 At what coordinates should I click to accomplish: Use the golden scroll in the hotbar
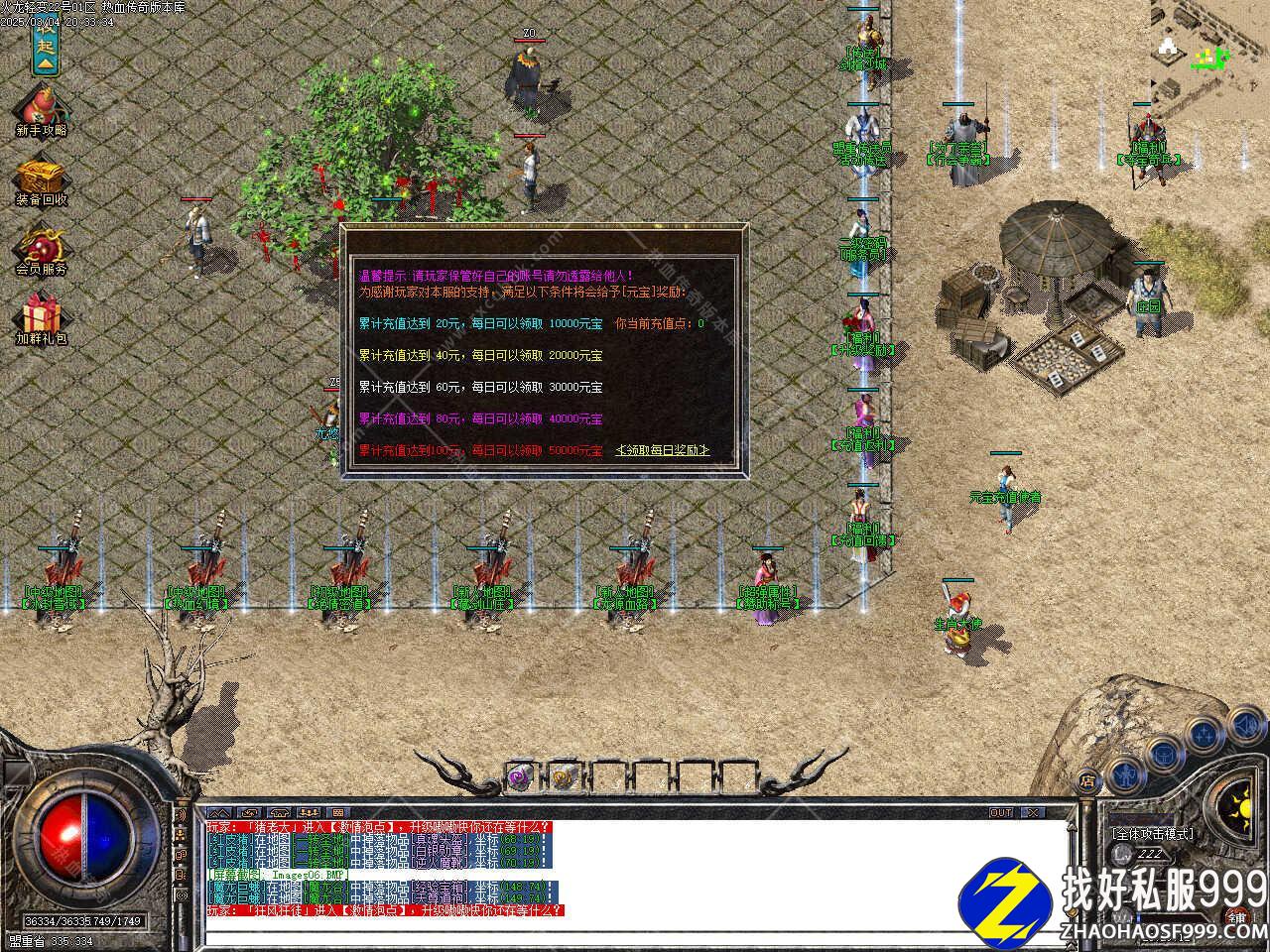coord(562,777)
